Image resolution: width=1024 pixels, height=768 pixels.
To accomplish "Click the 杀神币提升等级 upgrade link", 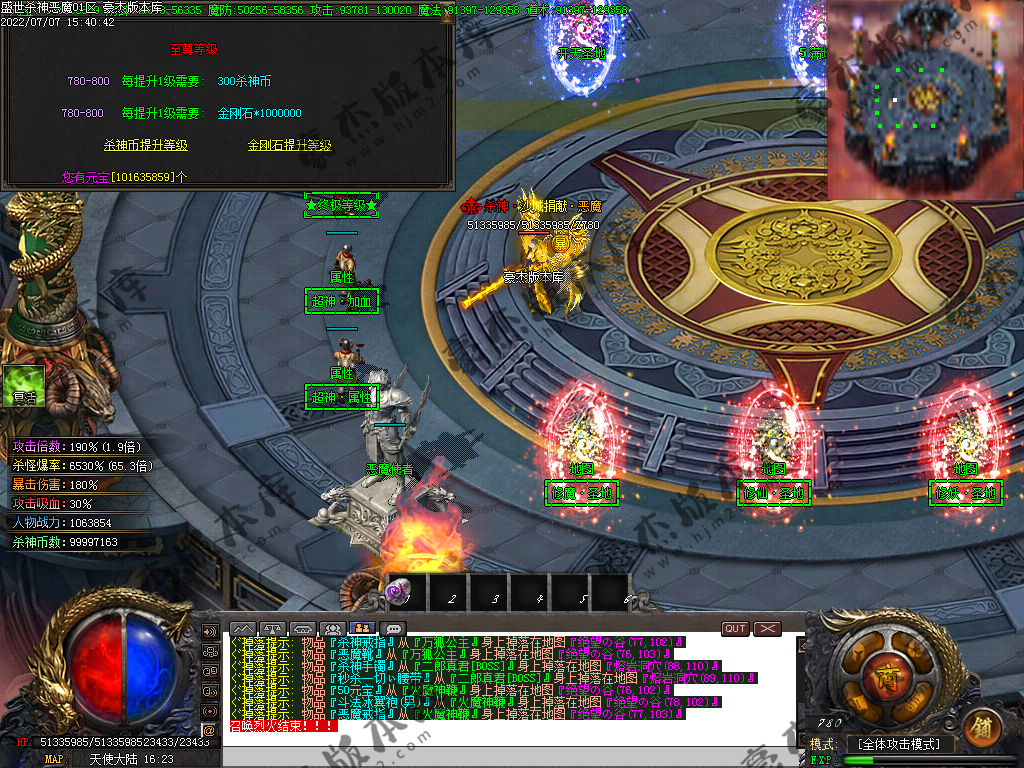I will click(x=146, y=145).
